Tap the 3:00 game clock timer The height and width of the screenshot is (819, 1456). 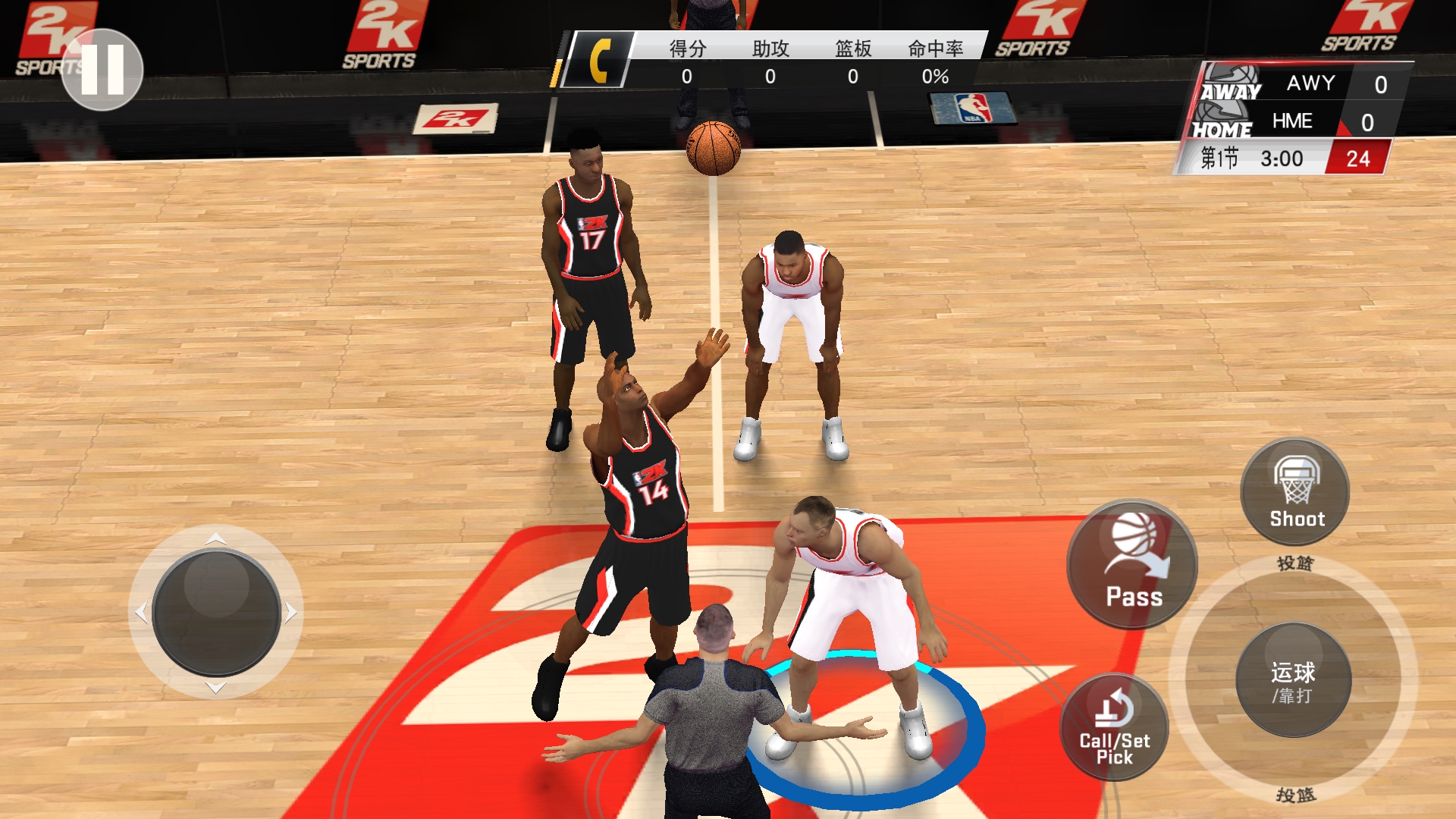pos(1283,158)
